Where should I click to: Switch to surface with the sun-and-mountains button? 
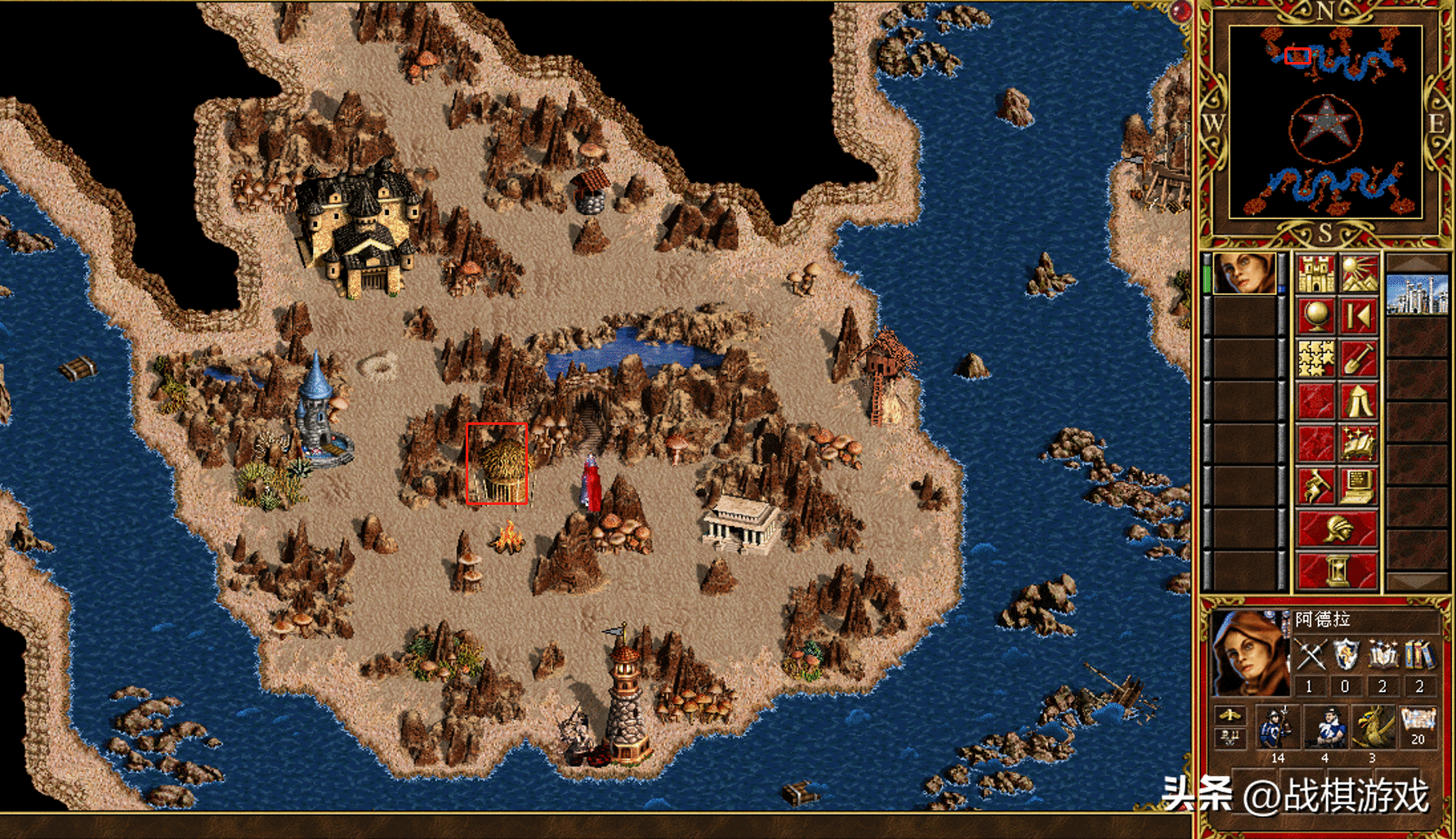[x=1359, y=274]
